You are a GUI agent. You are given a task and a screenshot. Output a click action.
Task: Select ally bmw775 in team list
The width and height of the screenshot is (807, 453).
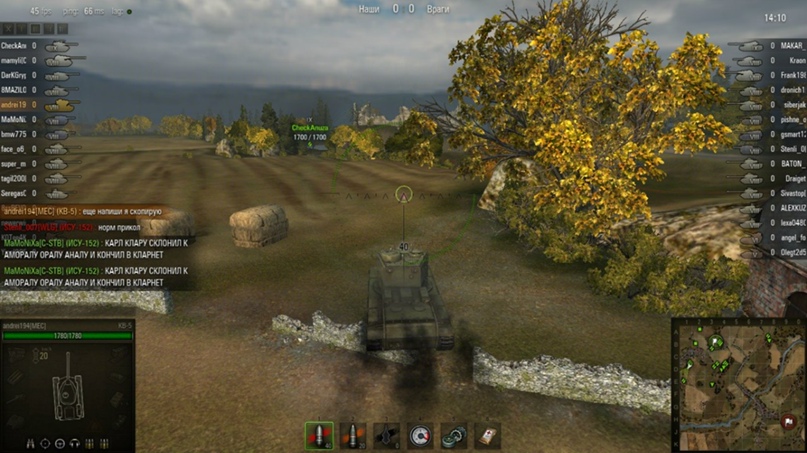coord(14,134)
